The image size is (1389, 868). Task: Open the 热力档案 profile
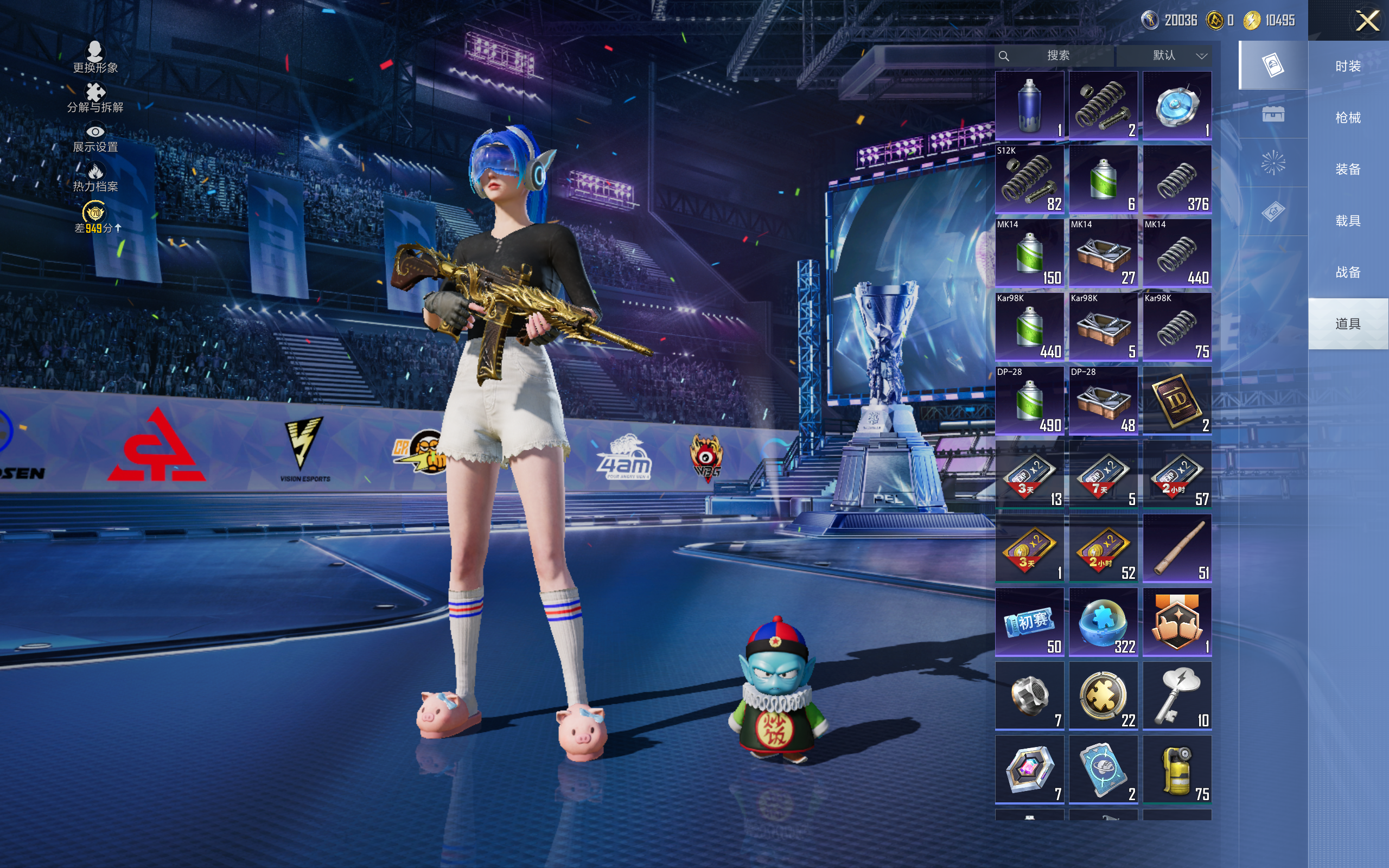95,178
